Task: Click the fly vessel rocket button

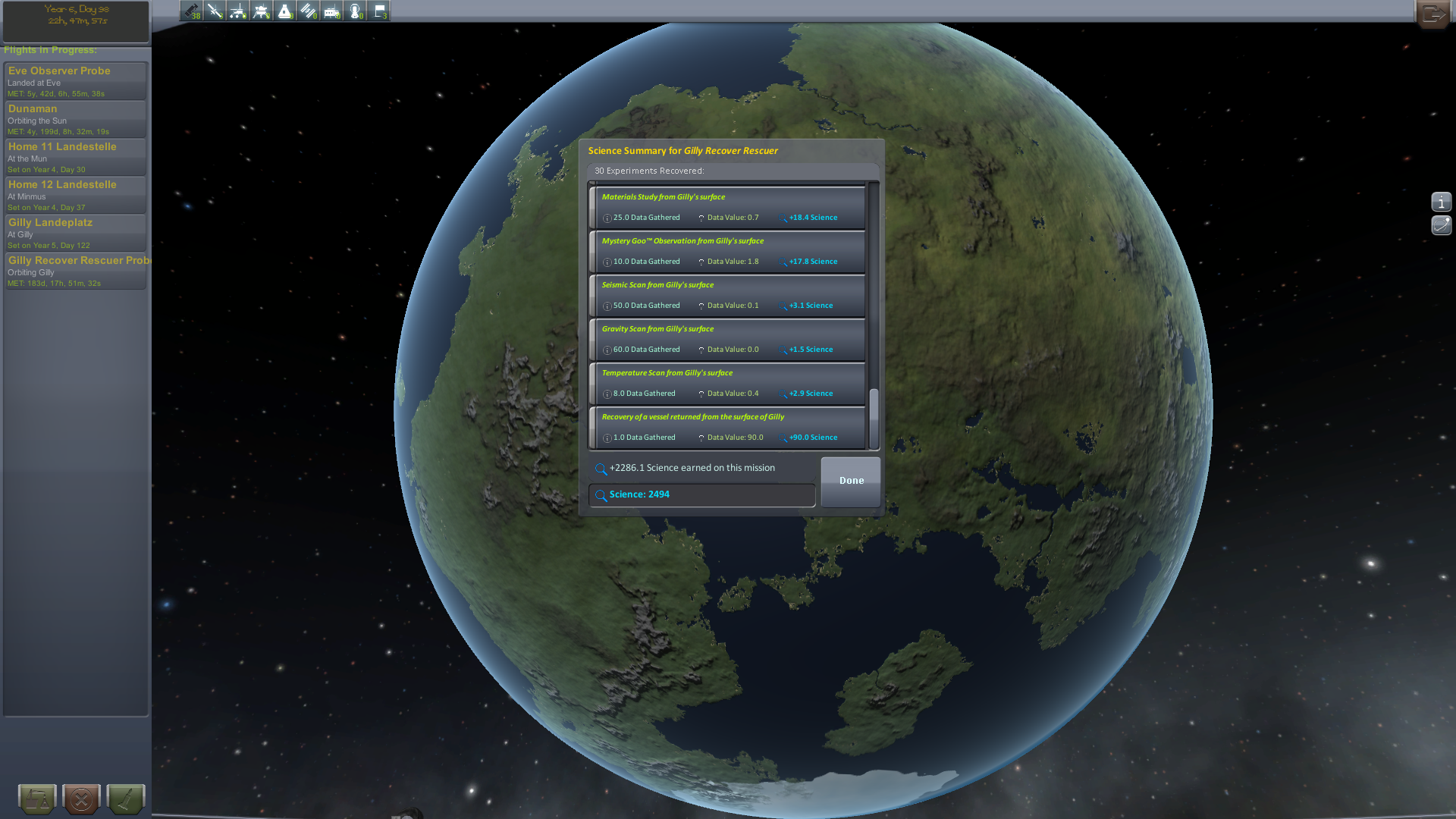Action: coord(126,799)
